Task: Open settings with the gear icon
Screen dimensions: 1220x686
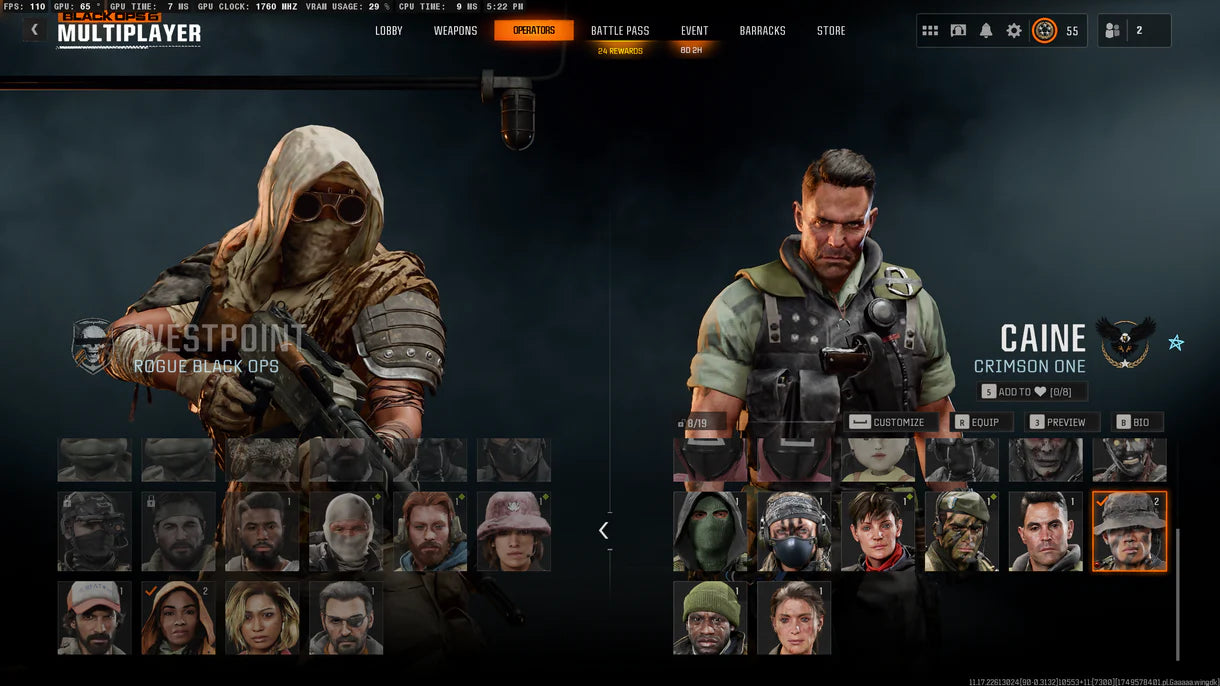Action: [x=1014, y=31]
